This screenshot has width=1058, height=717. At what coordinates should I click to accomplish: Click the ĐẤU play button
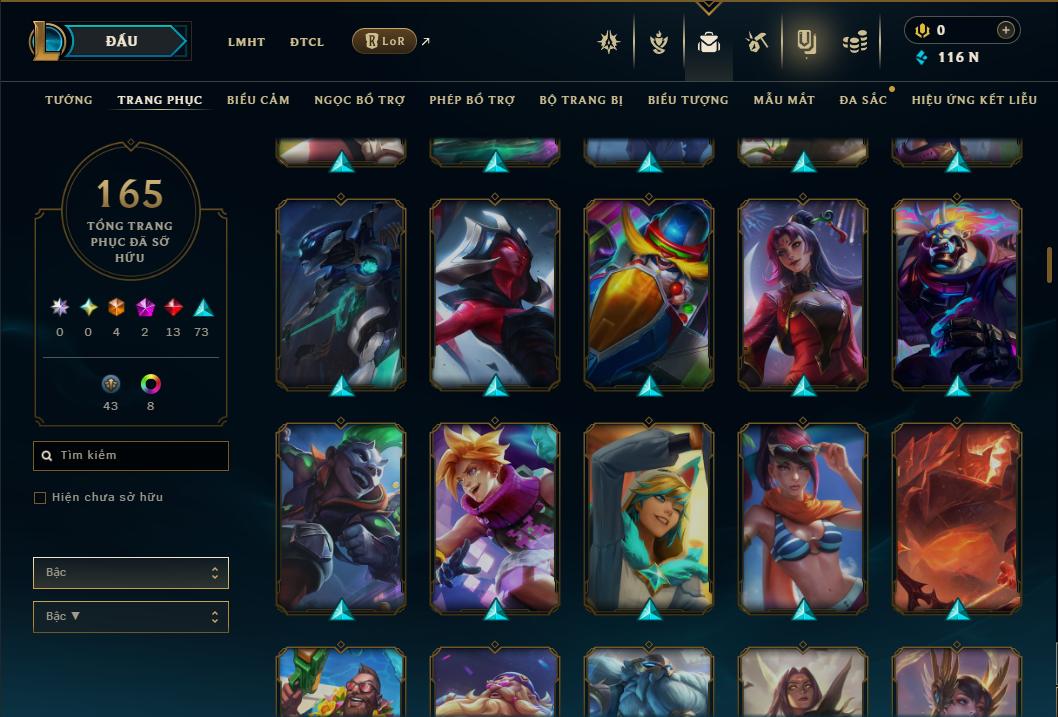pos(121,41)
